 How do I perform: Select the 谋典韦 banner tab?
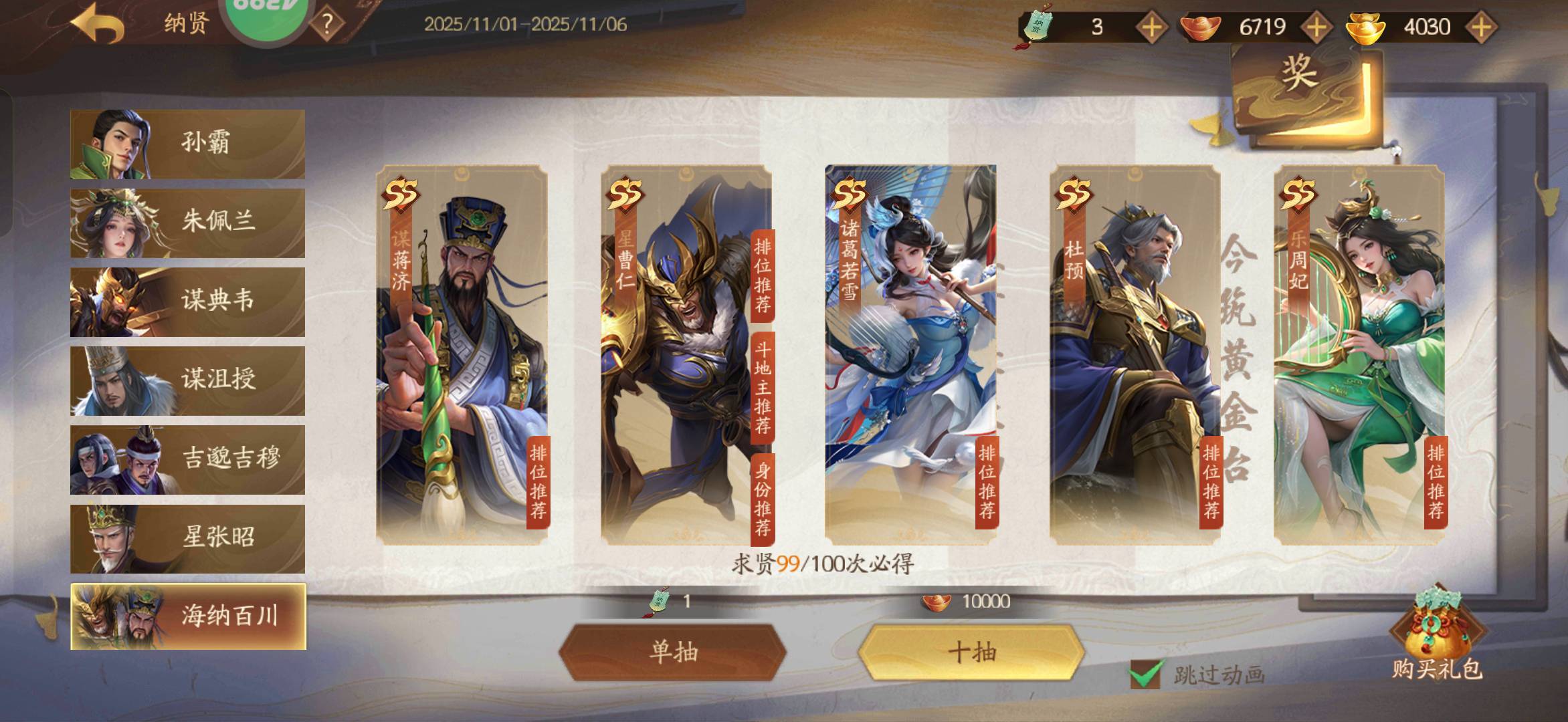pyautogui.click(x=187, y=302)
